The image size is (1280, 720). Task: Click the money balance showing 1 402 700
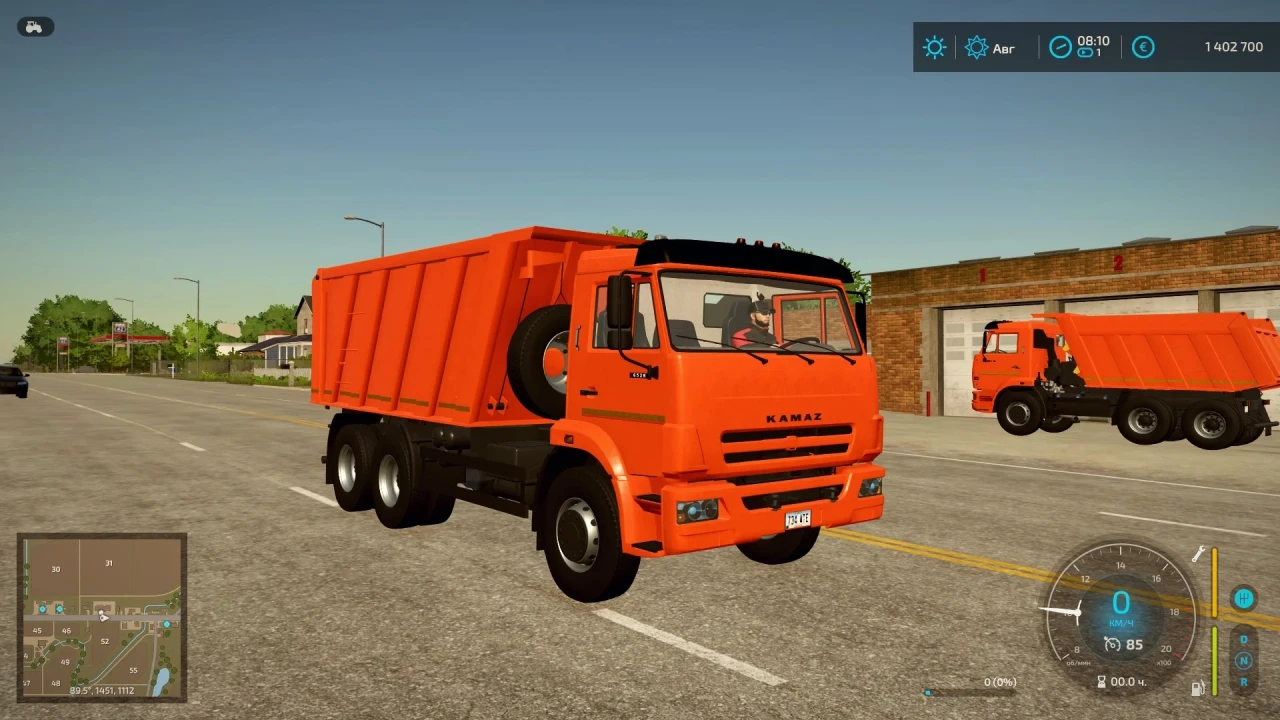pos(1232,47)
